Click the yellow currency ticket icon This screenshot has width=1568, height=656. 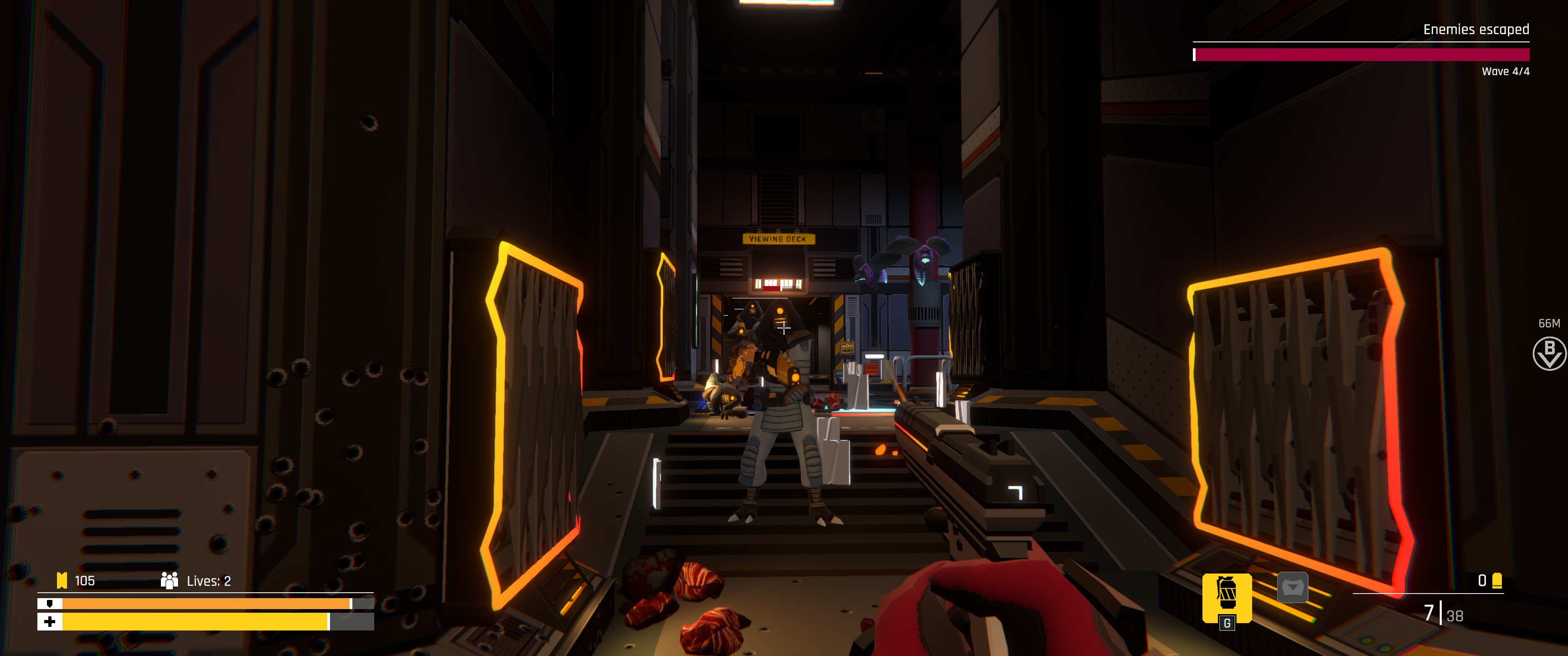[x=62, y=580]
